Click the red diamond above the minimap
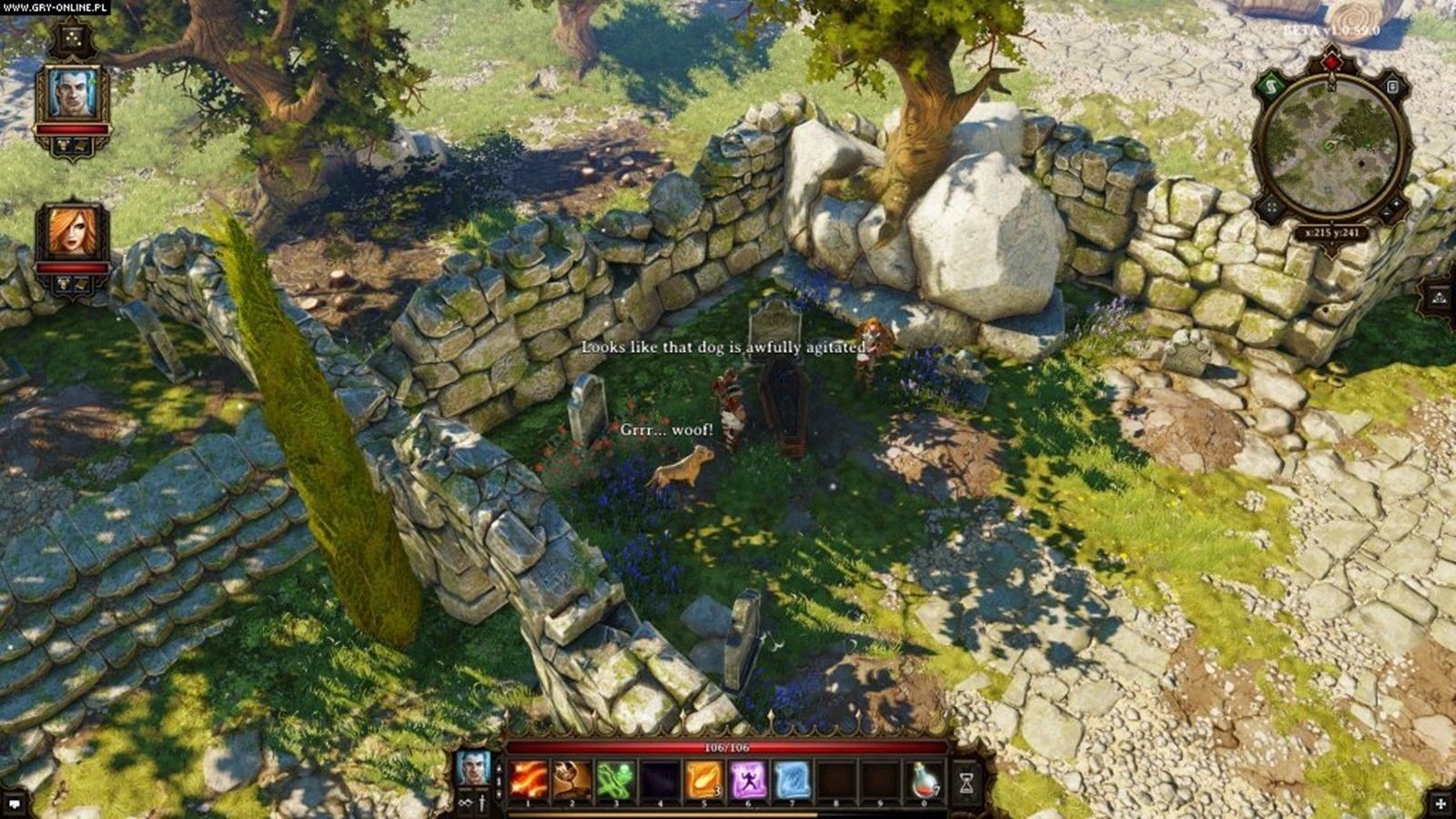The image size is (1456, 819). coord(1331,62)
